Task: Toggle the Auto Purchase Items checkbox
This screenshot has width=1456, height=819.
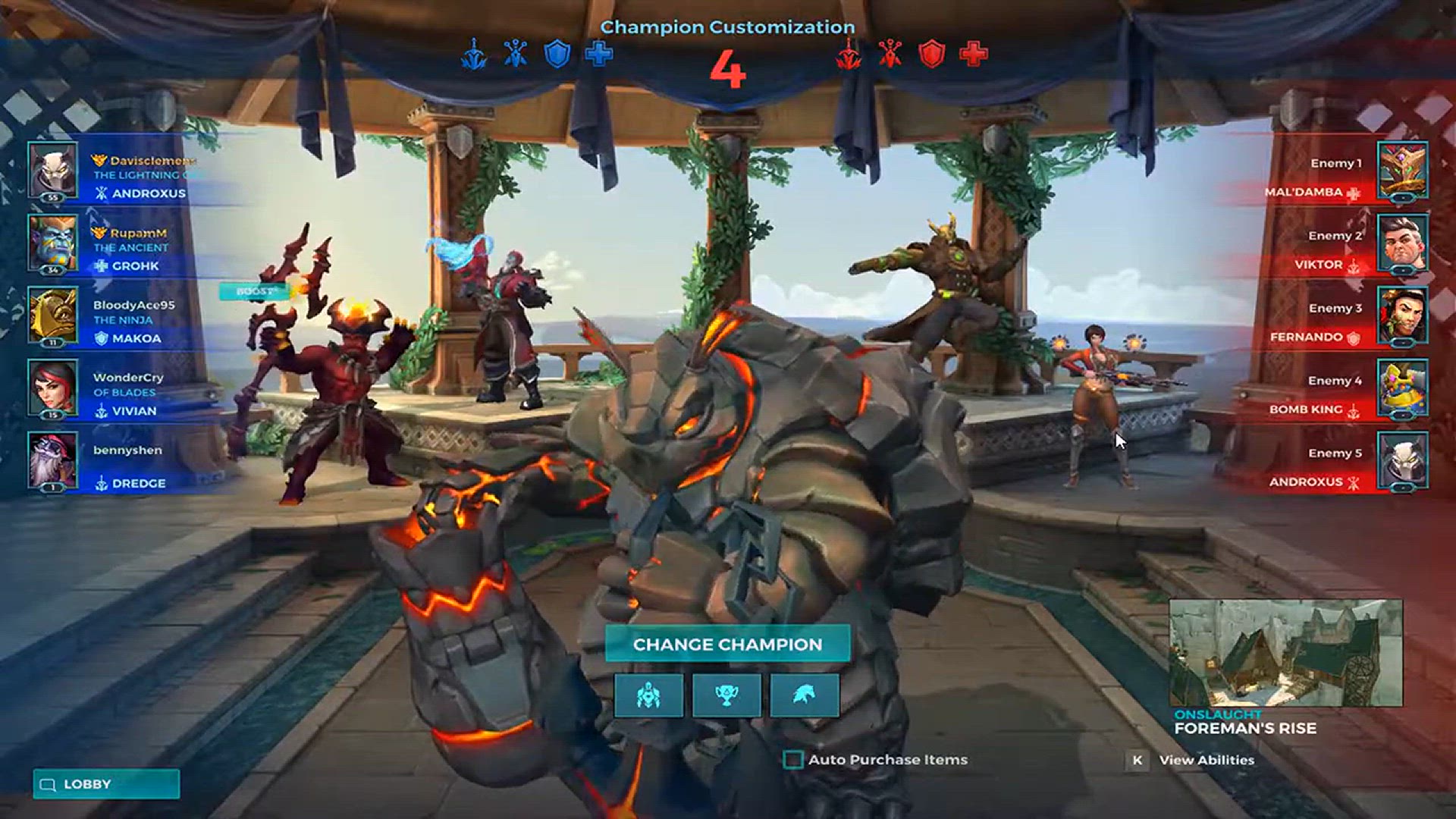Action: pos(793,759)
